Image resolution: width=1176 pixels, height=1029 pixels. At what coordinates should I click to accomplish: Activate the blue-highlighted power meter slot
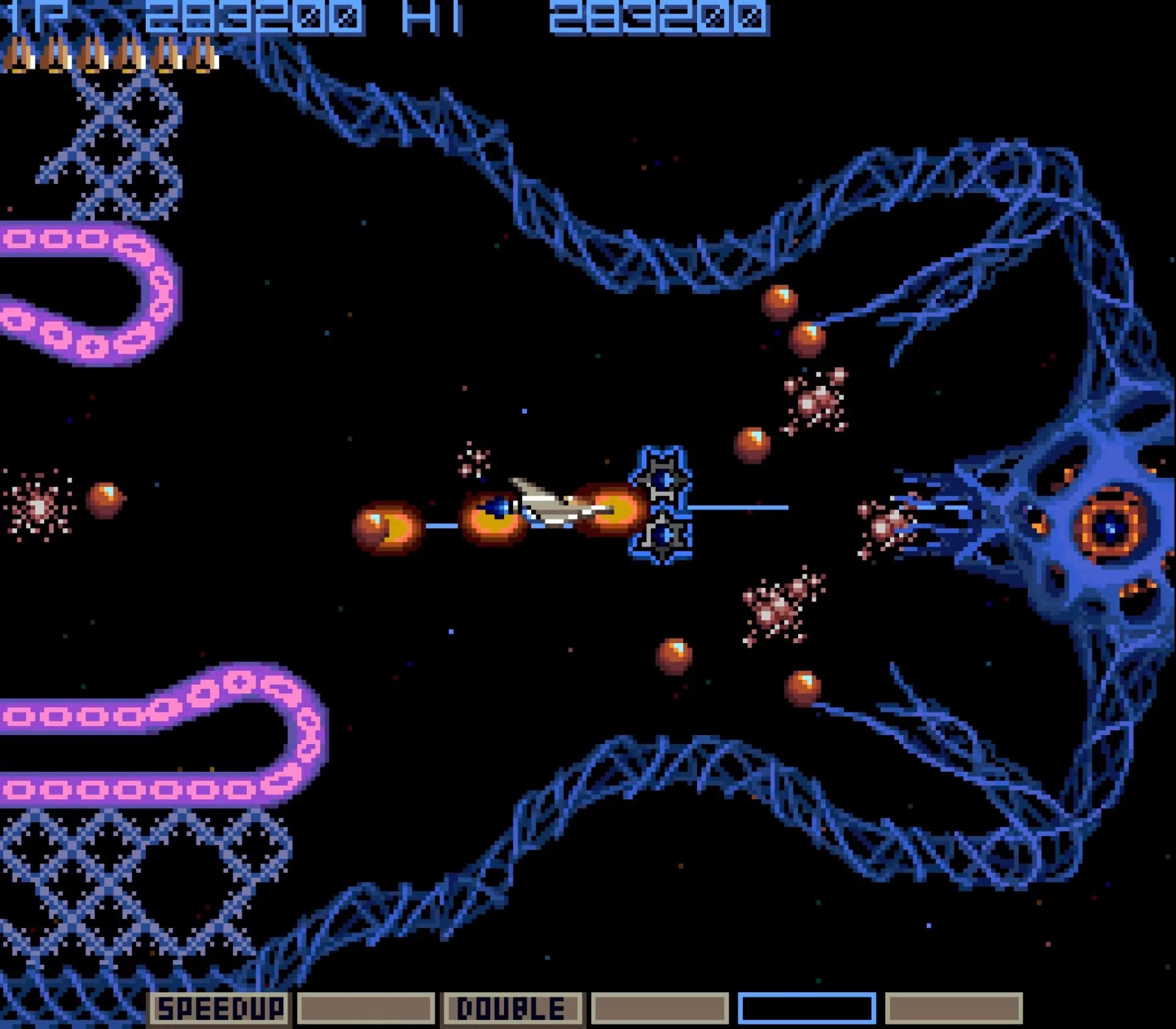tap(807, 1008)
